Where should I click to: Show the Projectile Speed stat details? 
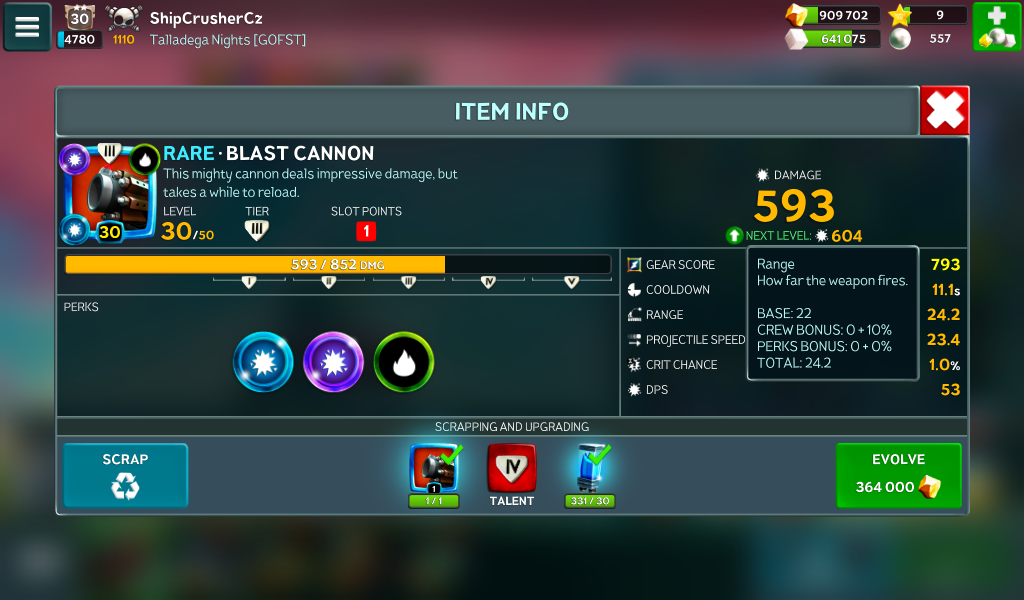click(x=695, y=340)
